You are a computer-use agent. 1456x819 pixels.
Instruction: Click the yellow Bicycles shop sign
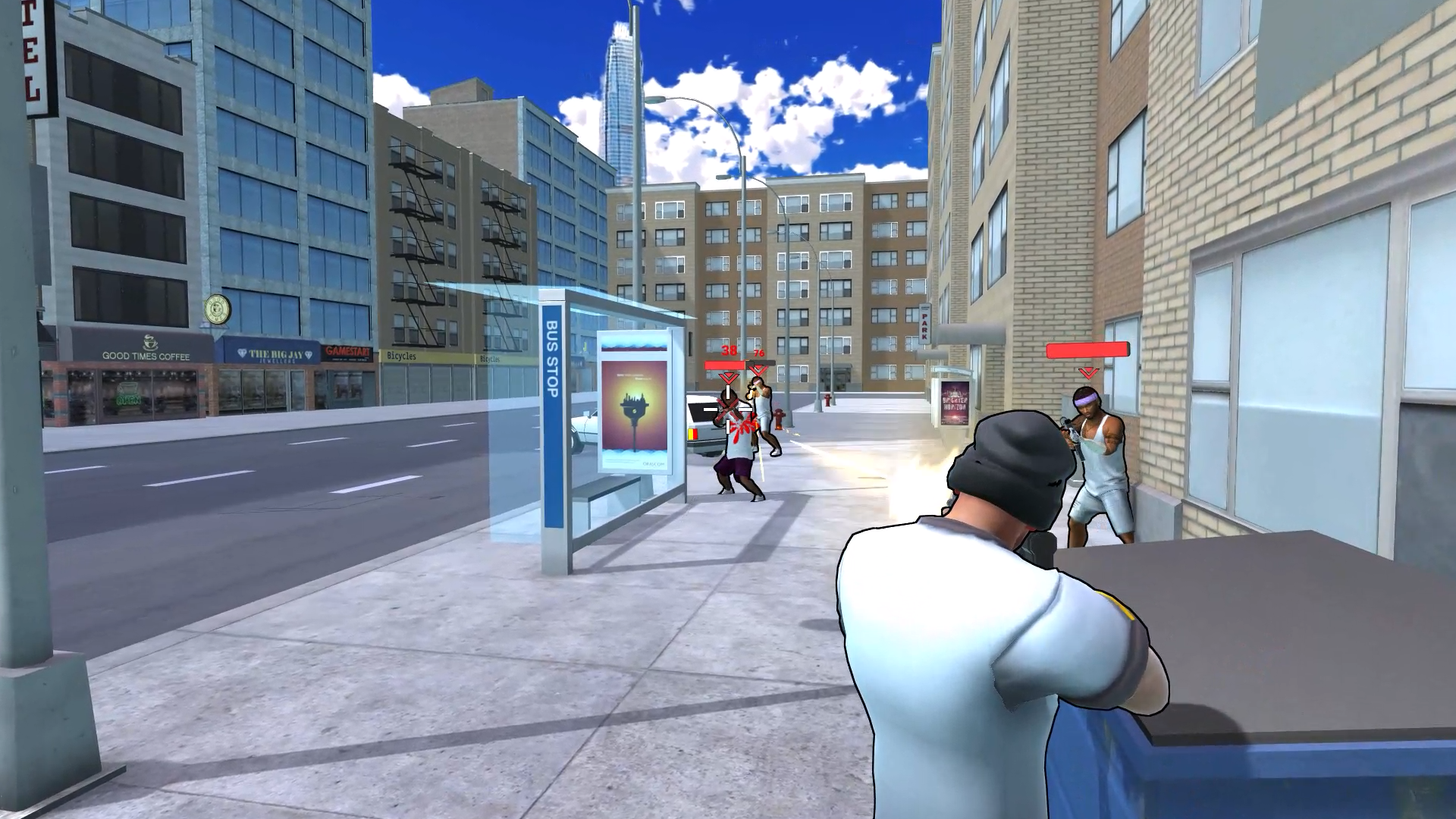click(402, 355)
